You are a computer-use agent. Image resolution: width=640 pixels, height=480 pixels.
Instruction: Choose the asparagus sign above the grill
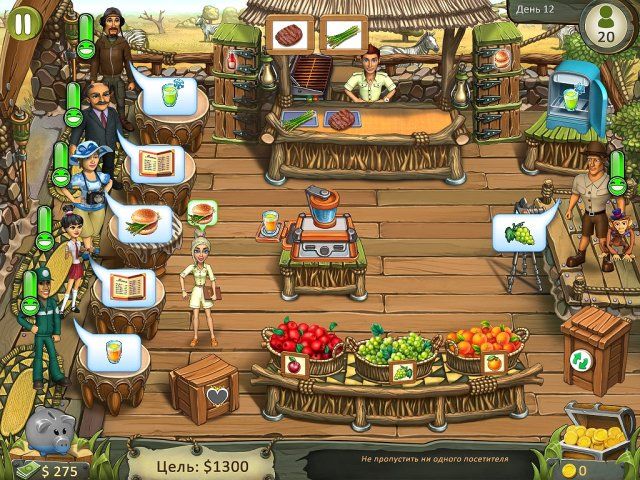point(341,34)
